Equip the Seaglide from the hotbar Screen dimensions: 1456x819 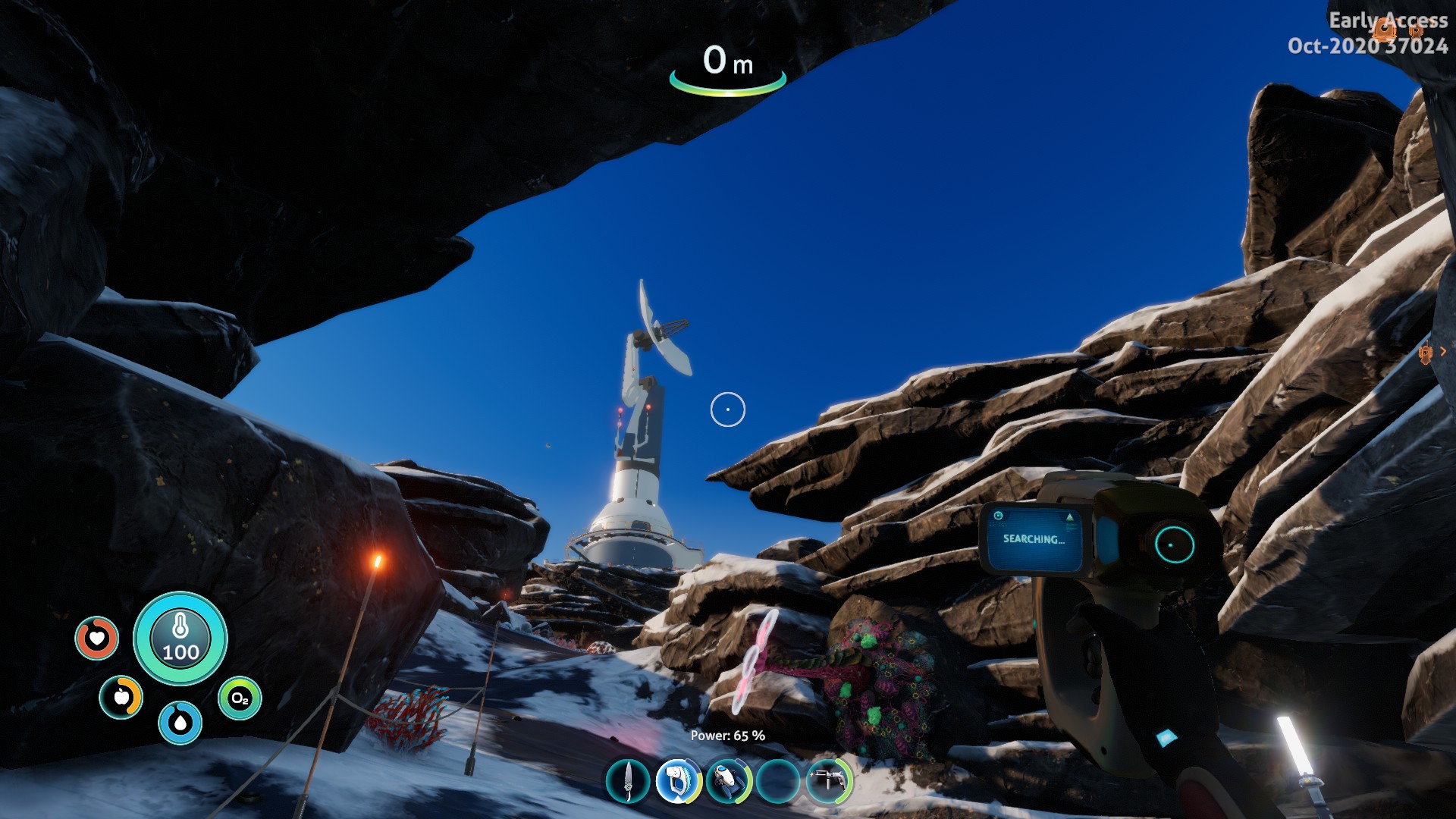pos(728,780)
